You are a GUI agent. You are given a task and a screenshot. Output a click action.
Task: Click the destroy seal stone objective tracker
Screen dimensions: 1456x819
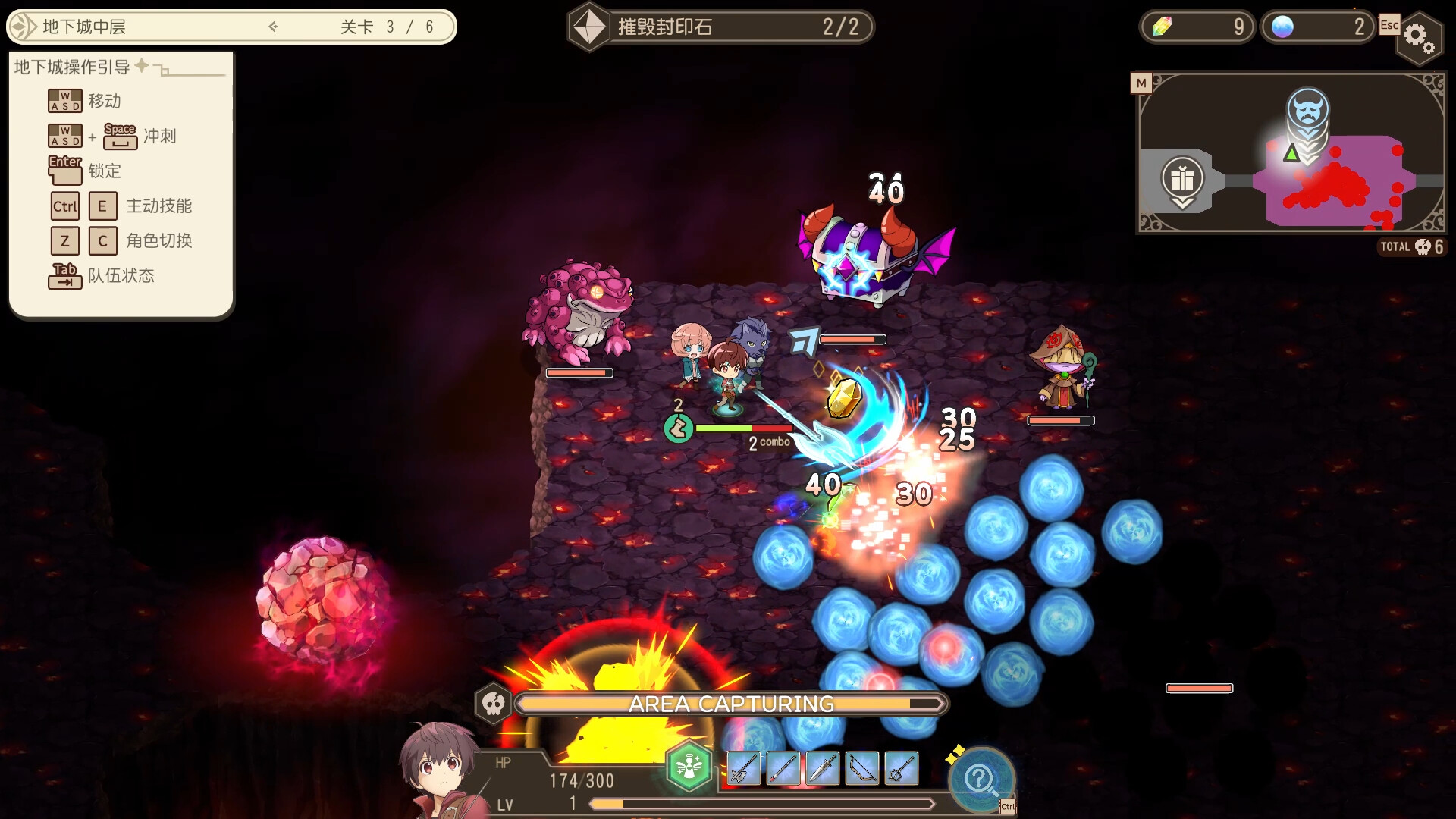[x=720, y=27]
